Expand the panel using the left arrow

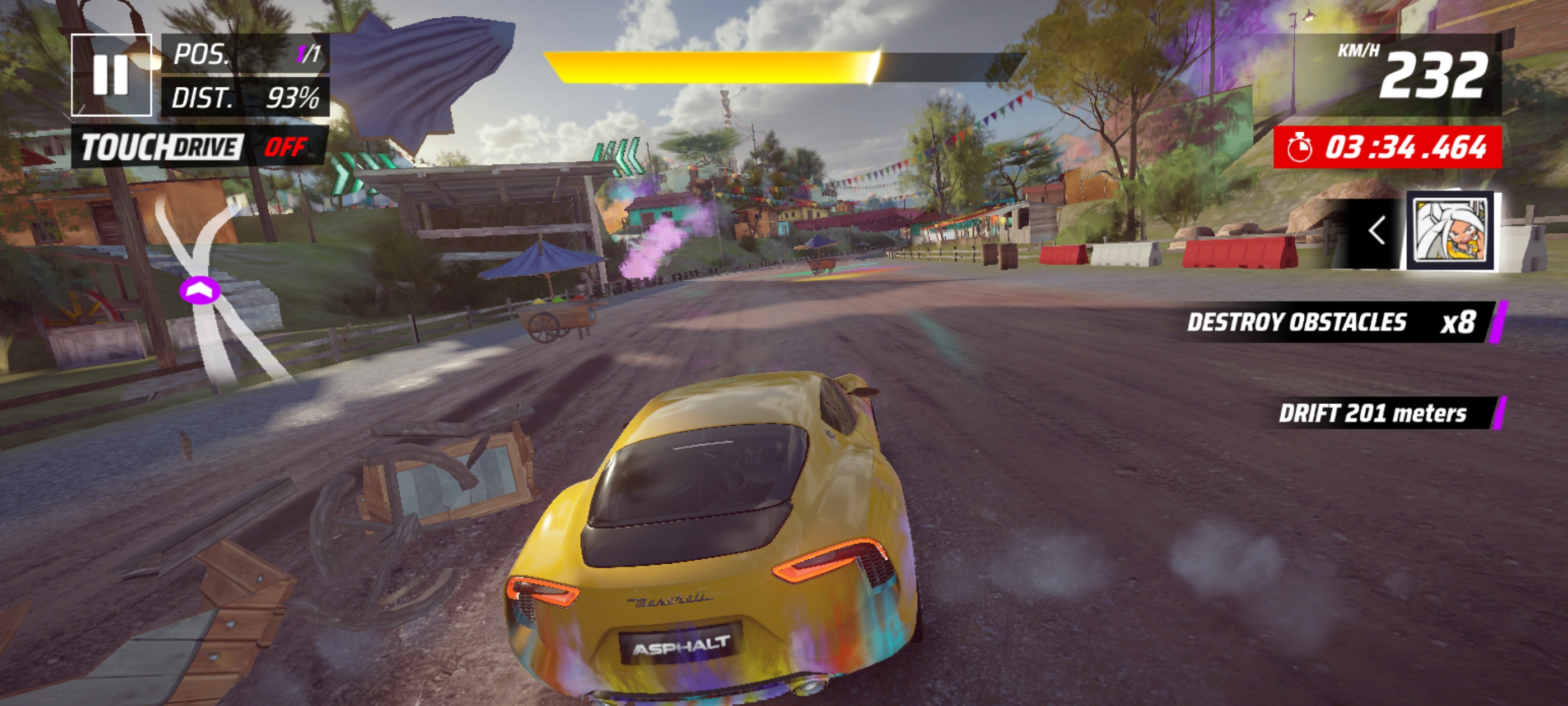(x=1376, y=231)
